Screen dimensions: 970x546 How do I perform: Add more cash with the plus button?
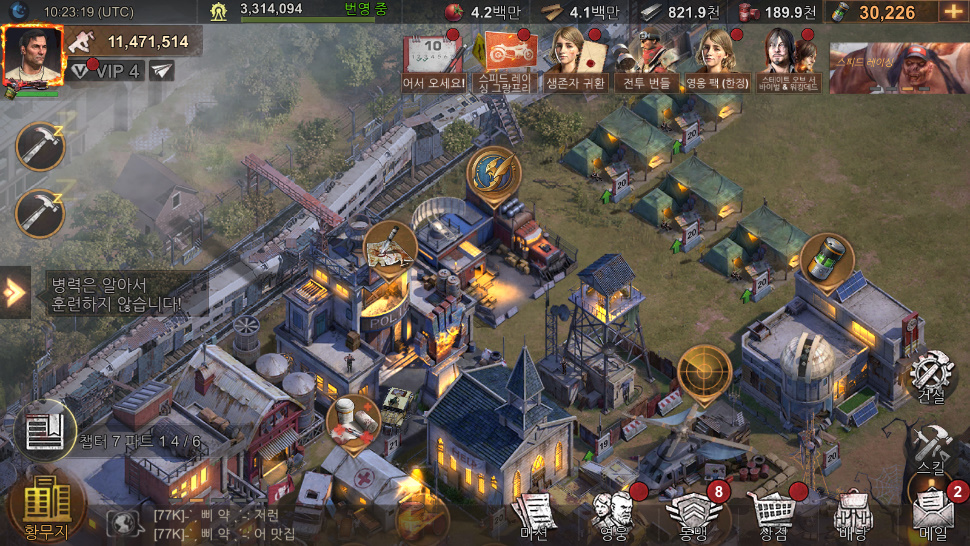point(951,12)
